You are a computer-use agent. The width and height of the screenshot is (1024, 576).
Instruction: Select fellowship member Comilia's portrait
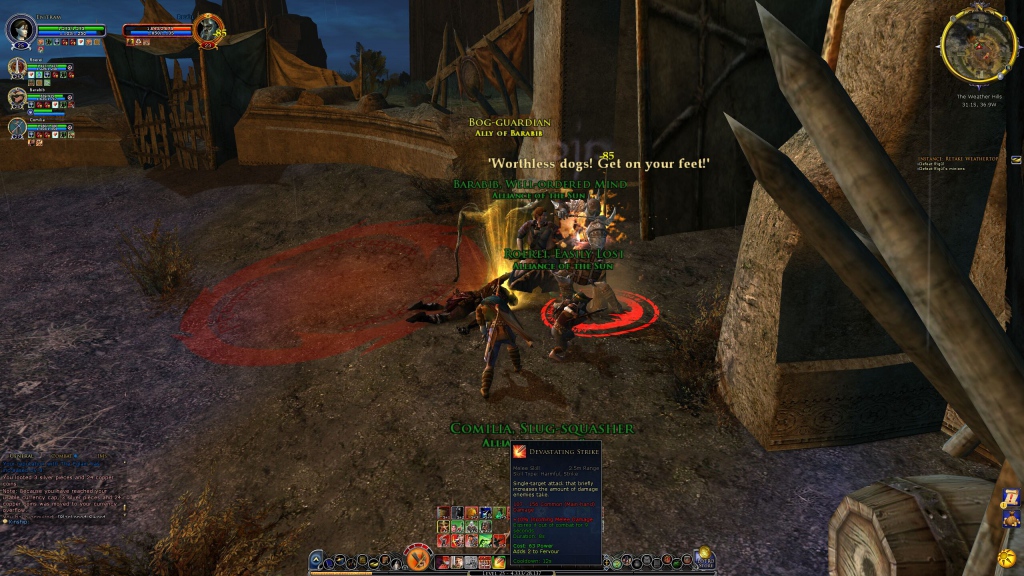click(x=17, y=127)
